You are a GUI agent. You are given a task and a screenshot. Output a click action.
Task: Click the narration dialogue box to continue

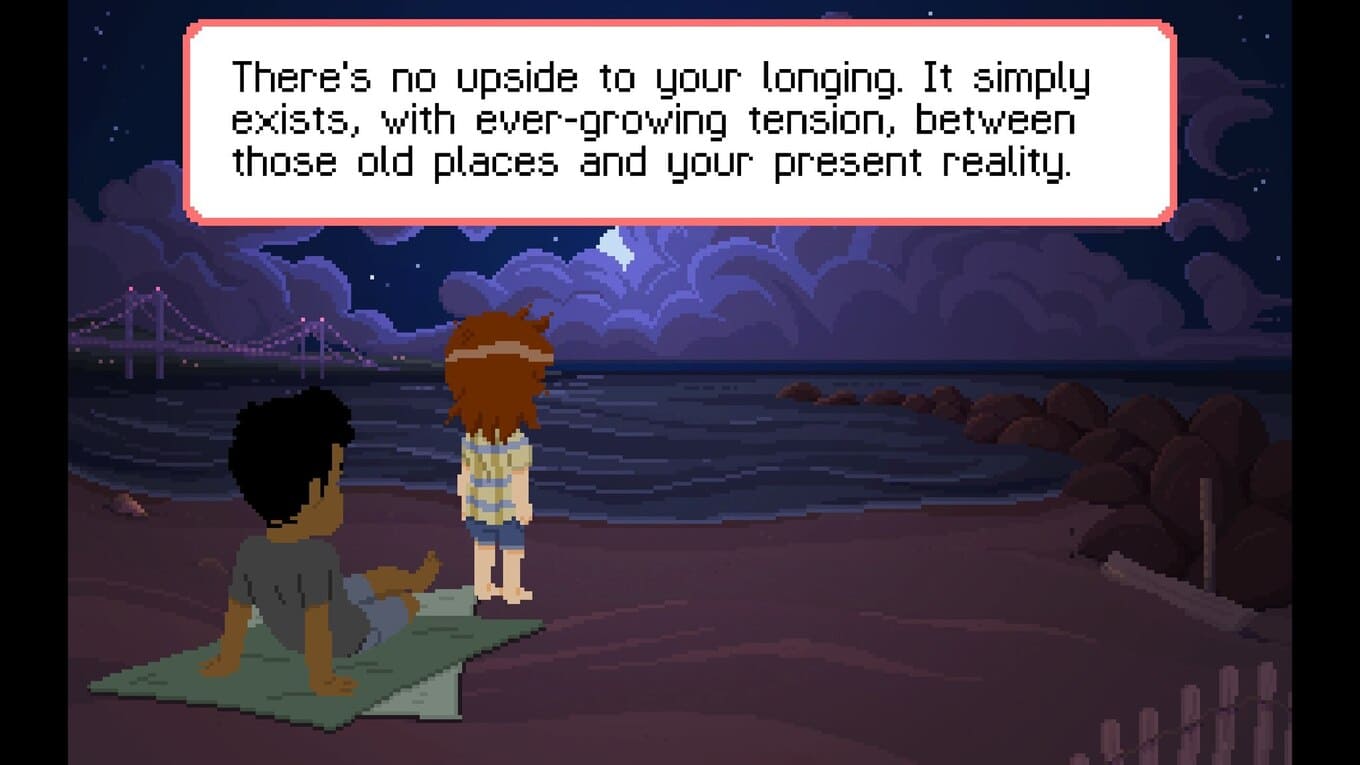coord(680,121)
